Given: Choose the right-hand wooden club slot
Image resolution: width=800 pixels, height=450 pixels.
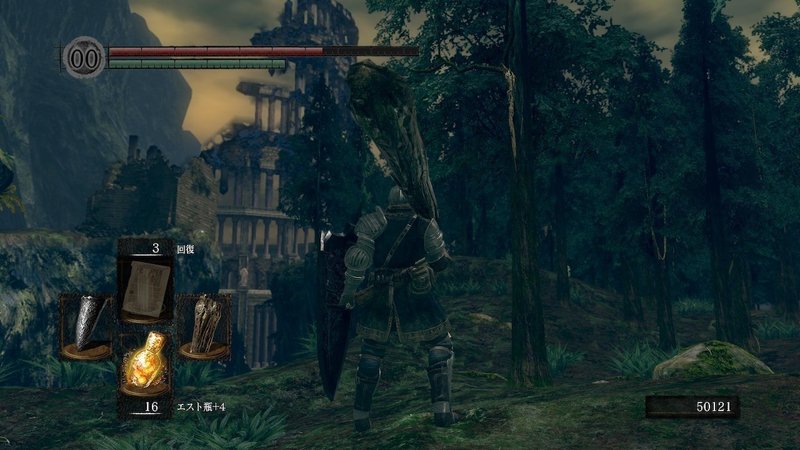Looking at the screenshot, I should point(204,325).
